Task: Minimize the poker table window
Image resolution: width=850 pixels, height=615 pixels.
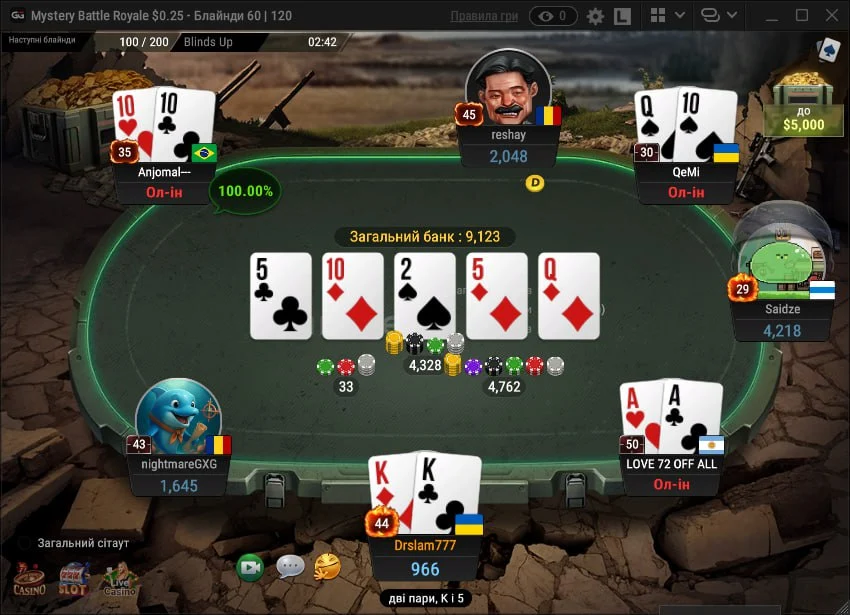Action: coord(772,16)
